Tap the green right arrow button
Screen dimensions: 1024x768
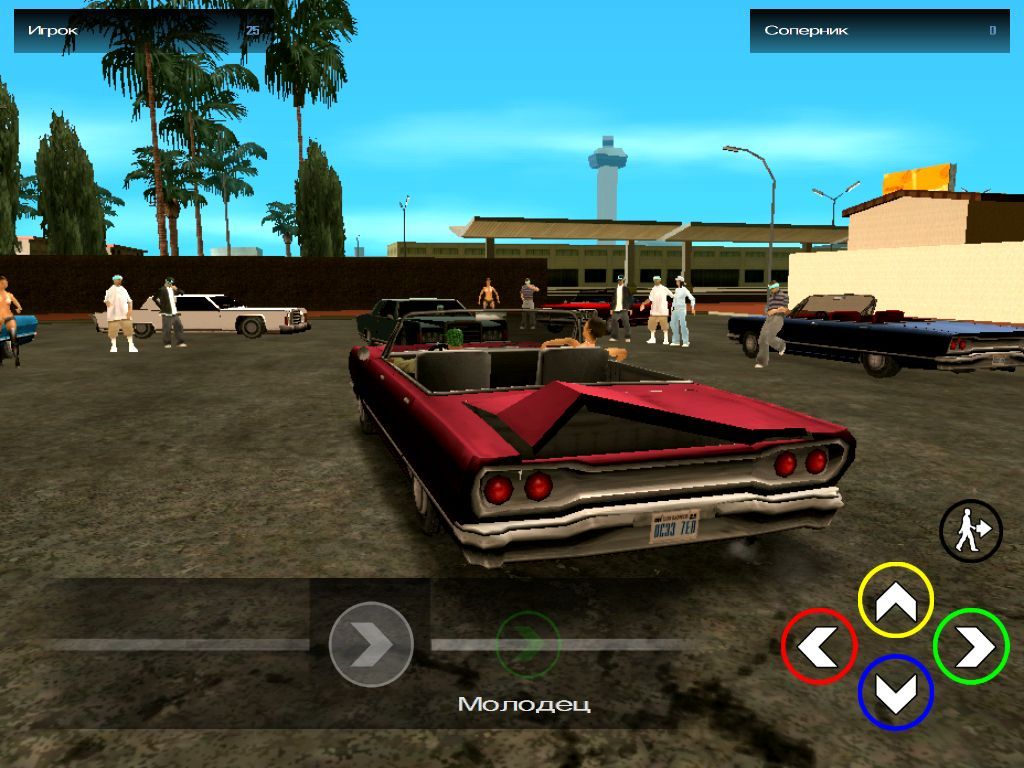(x=970, y=646)
